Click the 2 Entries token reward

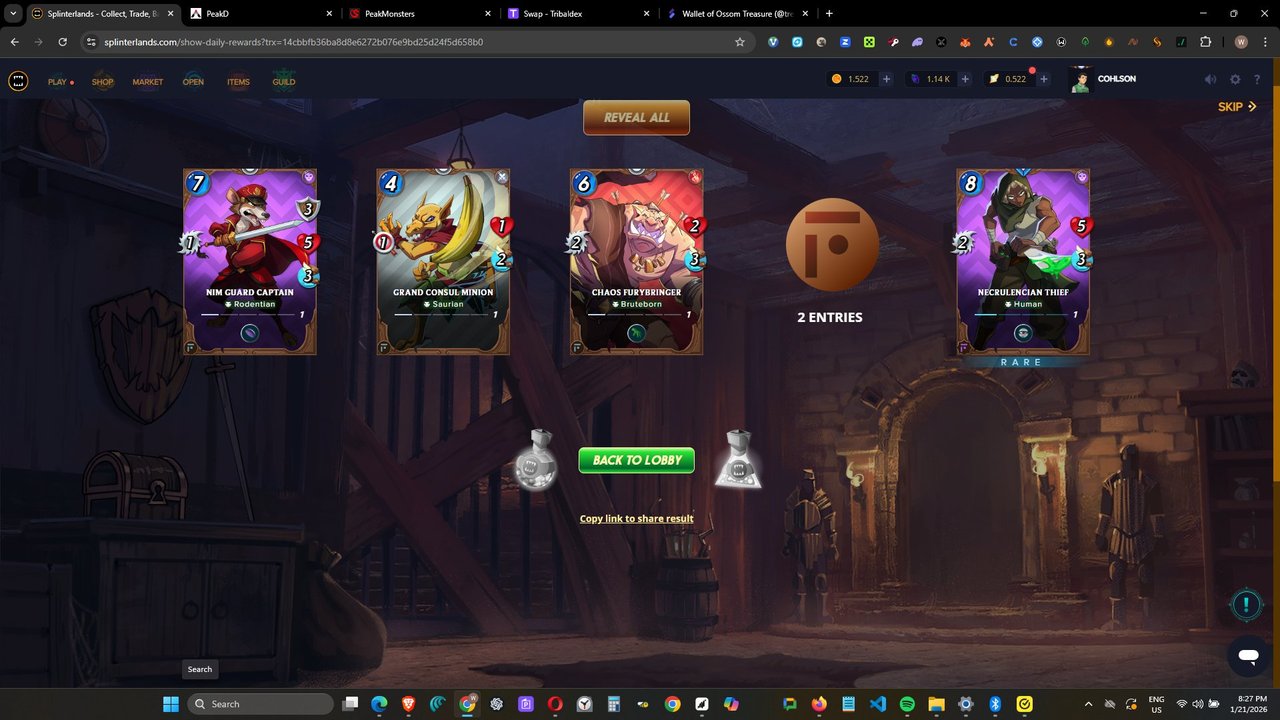(831, 246)
